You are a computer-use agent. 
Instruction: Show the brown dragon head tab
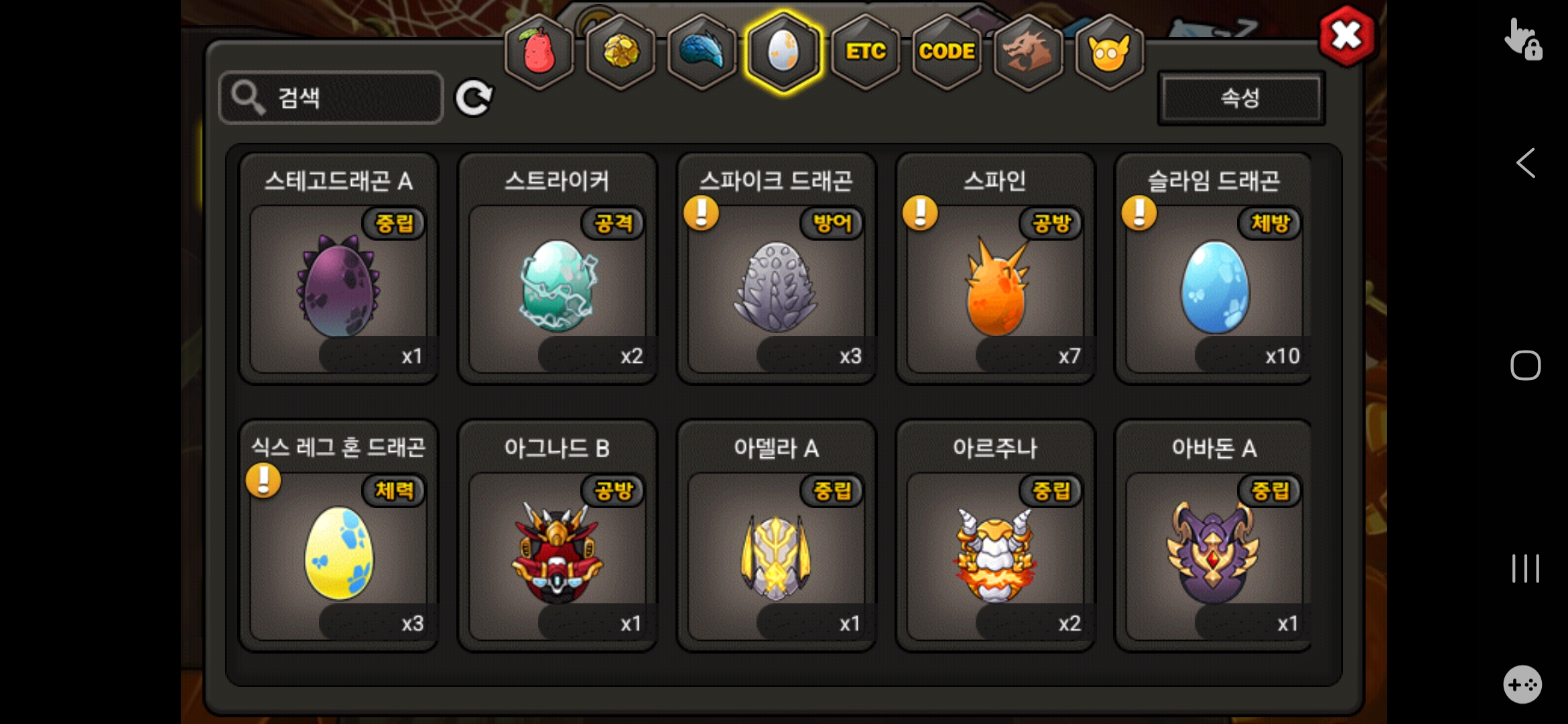pyautogui.click(x=1028, y=52)
